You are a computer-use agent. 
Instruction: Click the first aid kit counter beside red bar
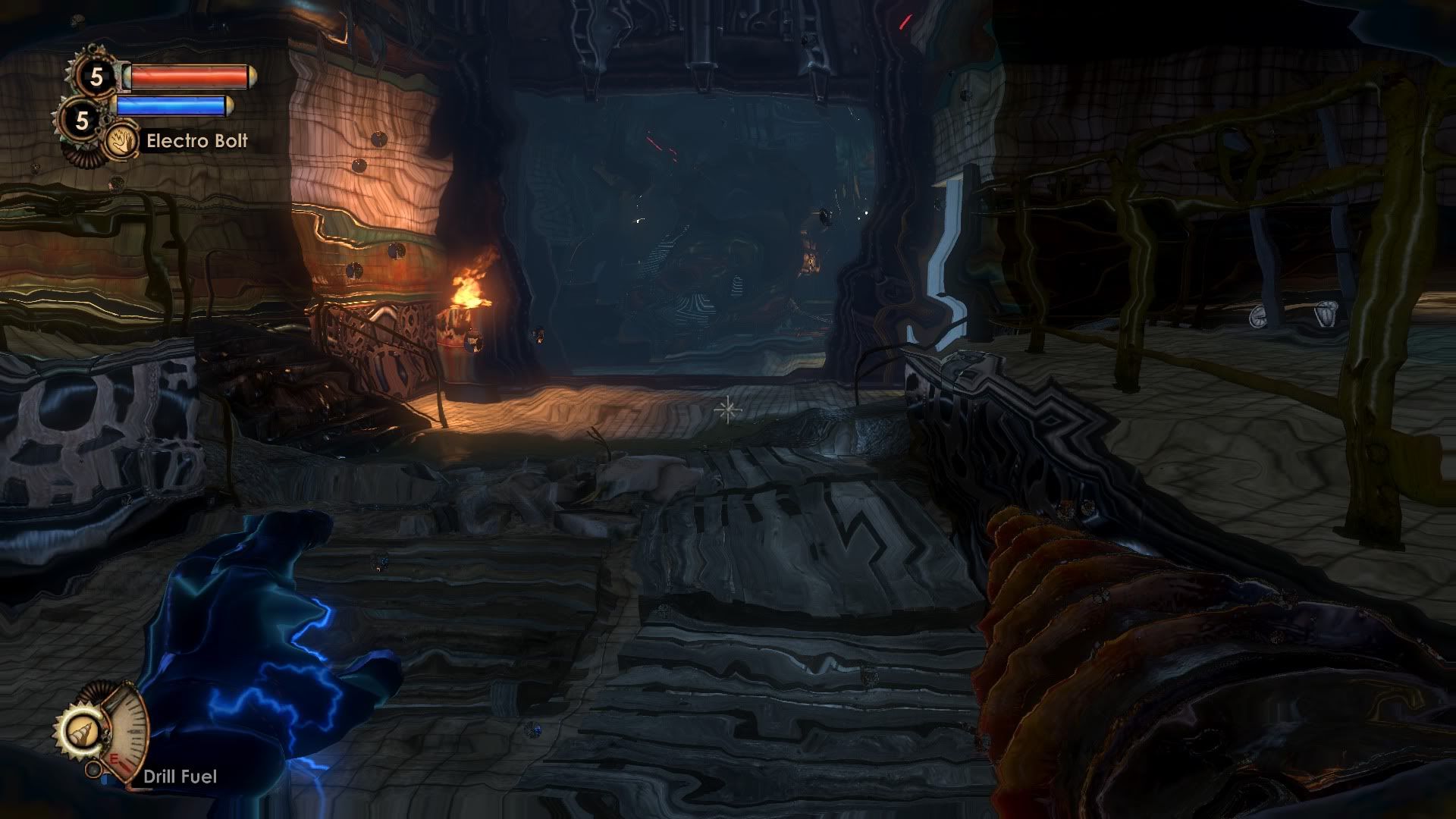(x=96, y=76)
